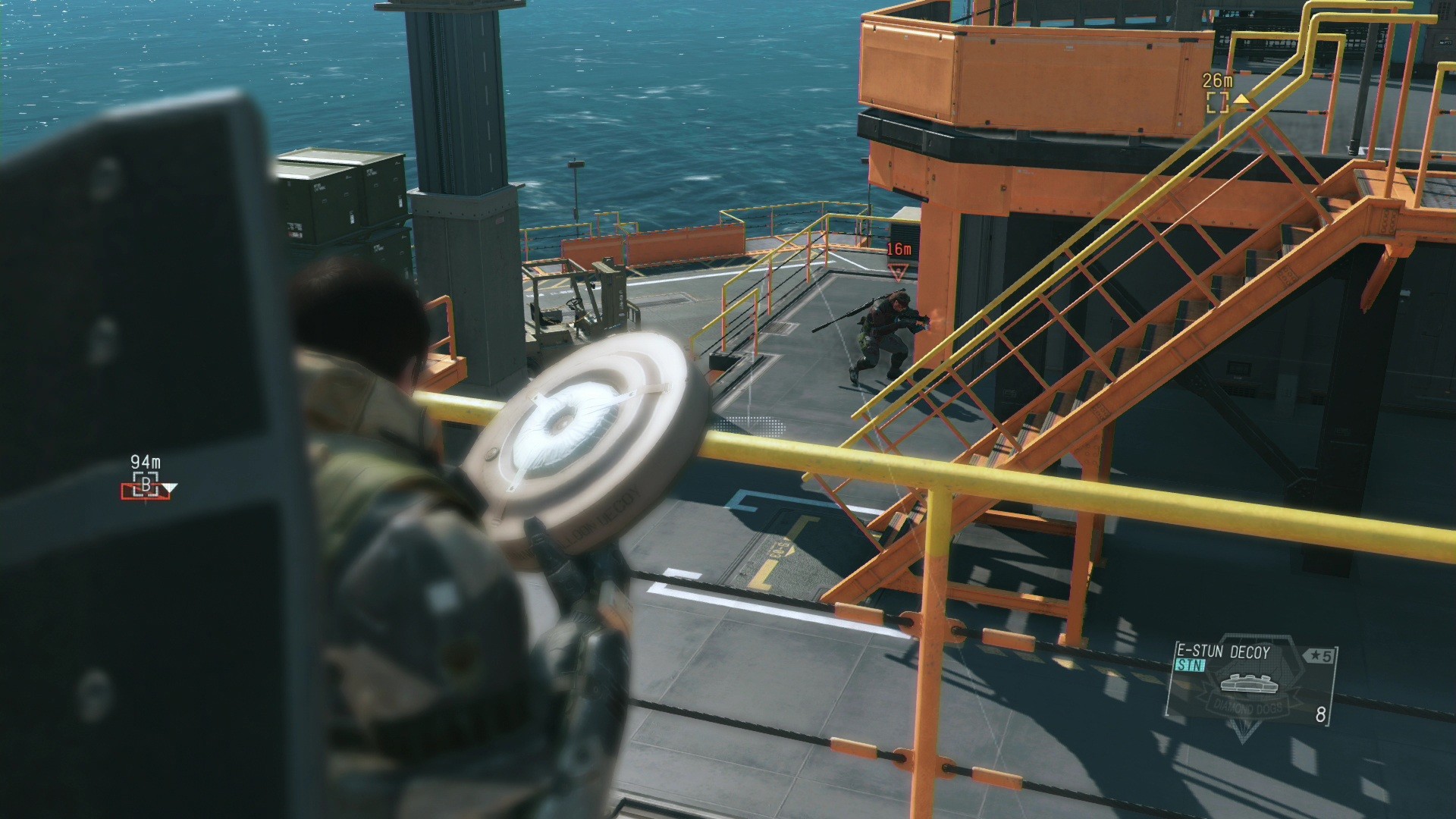1456x819 pixels.
Task: Select the E-STUN DECOY label text
Action: (1222, 651)
